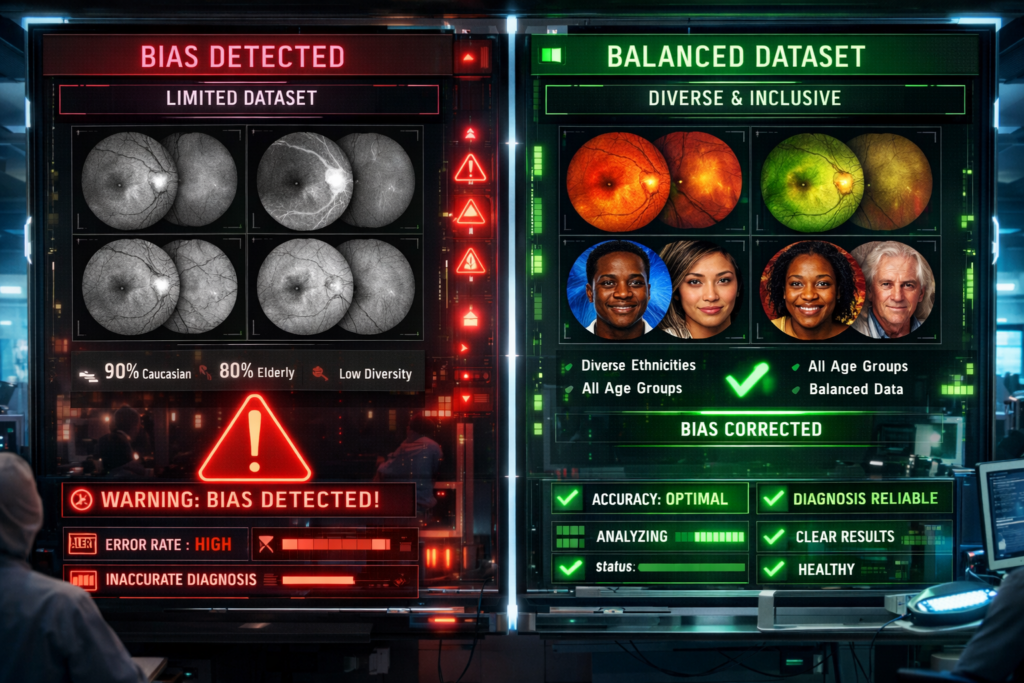Select the Status checkbox row

coord(570,568)
